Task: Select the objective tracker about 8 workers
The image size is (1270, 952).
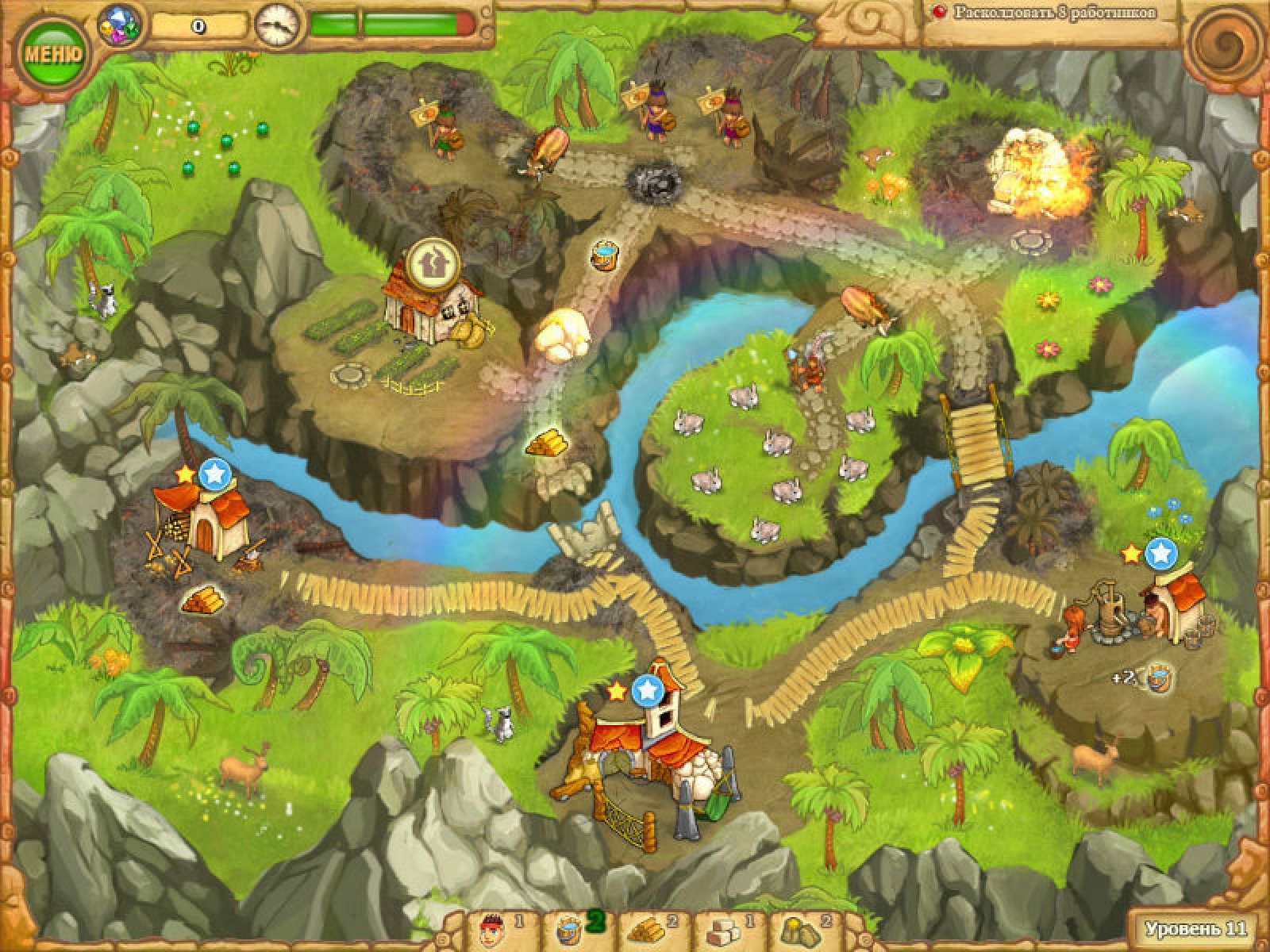Action: pyautogui.click(x=1046, y=13)
